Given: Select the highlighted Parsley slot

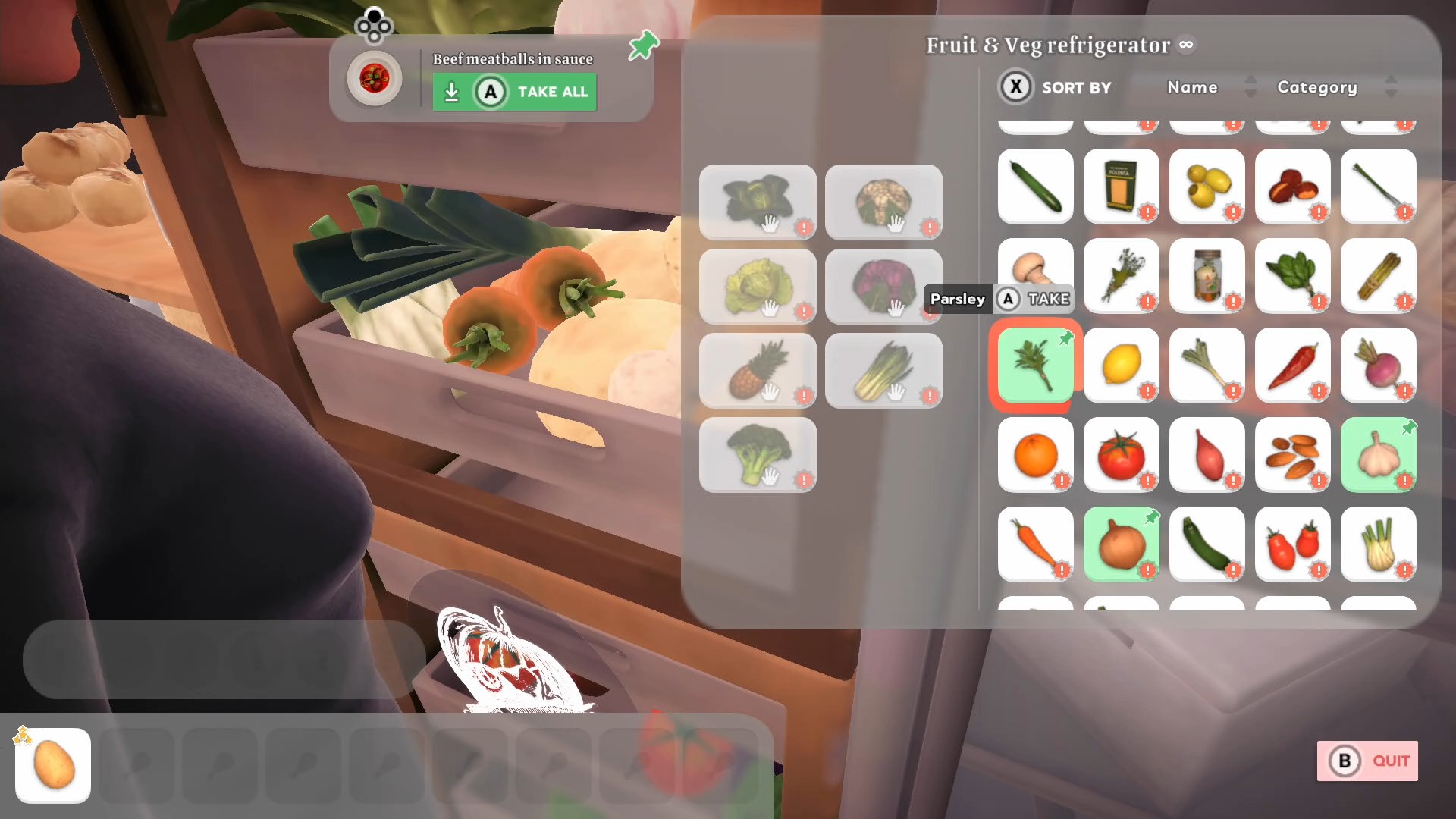Looking at the screenshot, I should [x=1035, y=366].
